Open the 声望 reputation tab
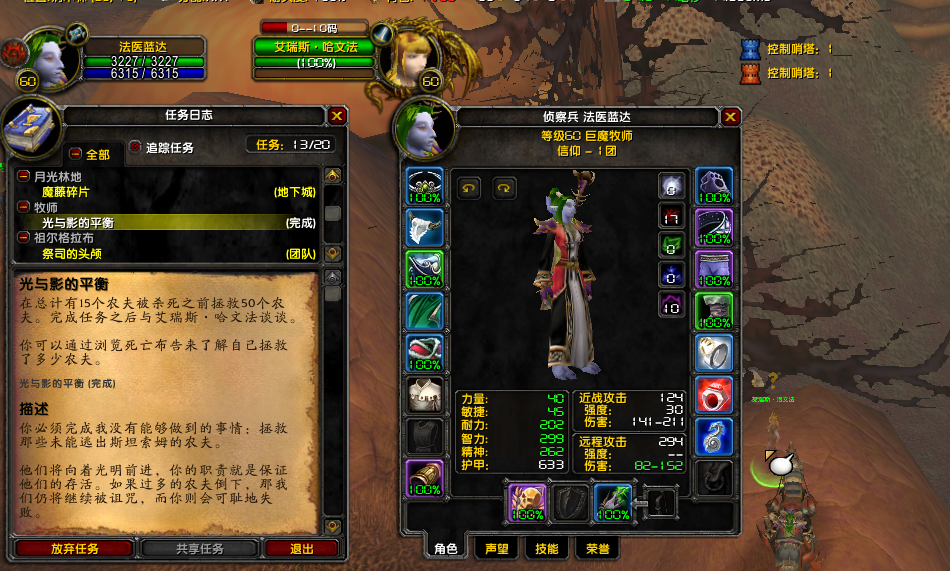The width and height of the screenshot is (950, 571). [x=497, y=548]
